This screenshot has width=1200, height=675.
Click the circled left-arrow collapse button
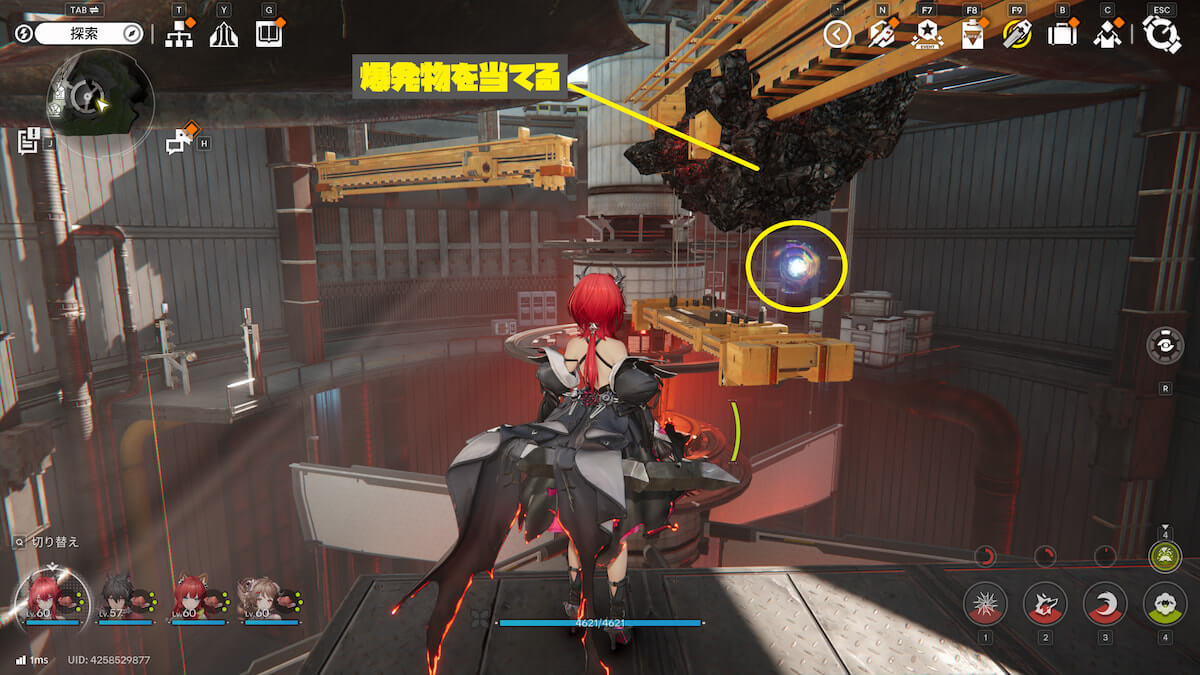[837, 35]
